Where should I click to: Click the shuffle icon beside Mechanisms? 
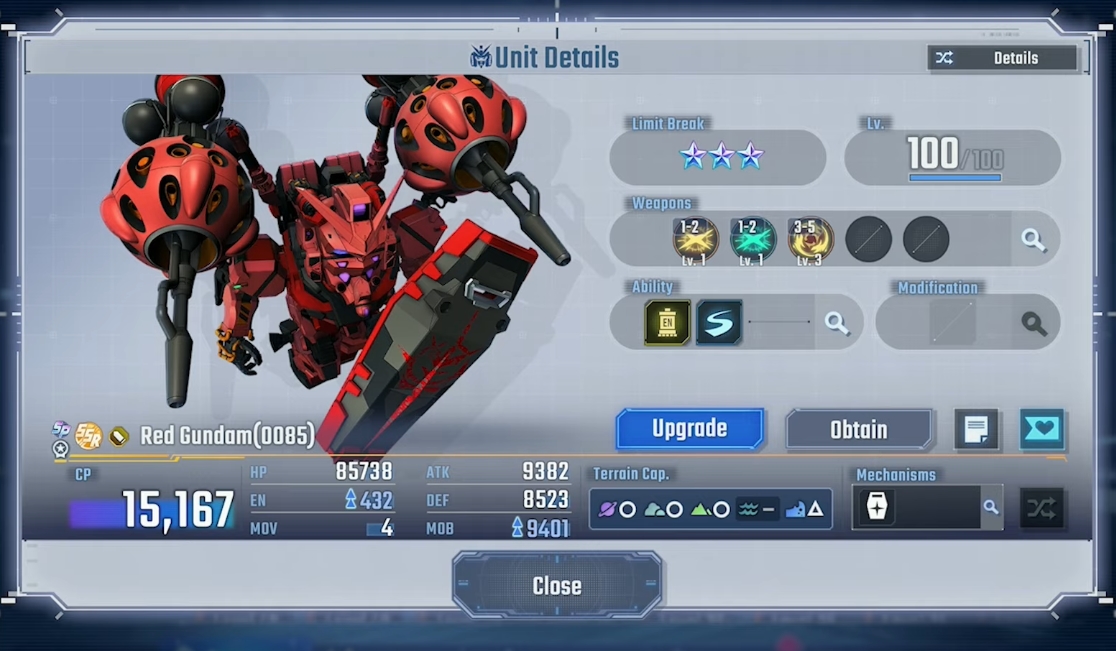(x=1041, y=508)
